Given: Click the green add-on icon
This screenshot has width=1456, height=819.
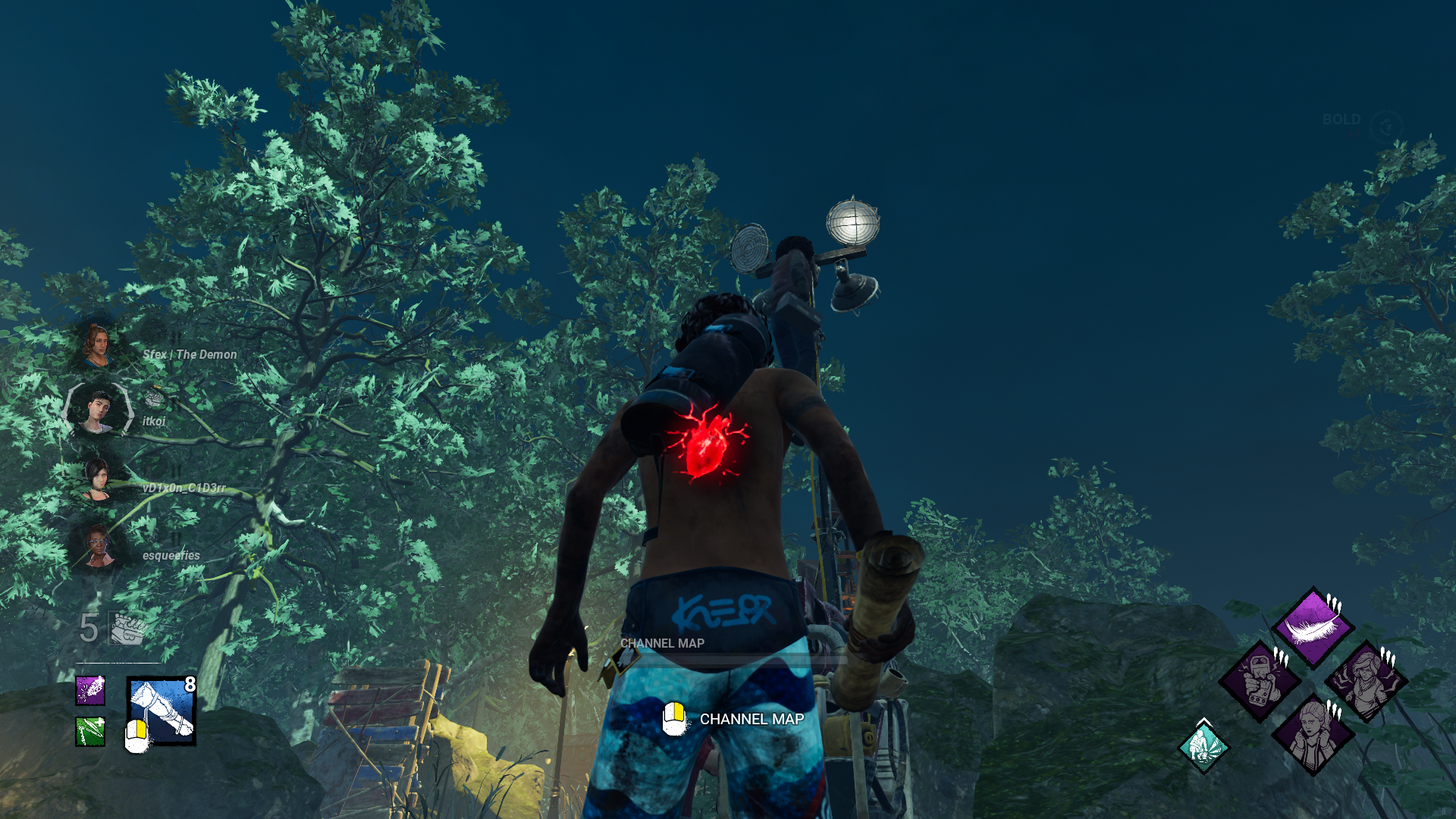Looking at the screenshot, I should 90,732.
